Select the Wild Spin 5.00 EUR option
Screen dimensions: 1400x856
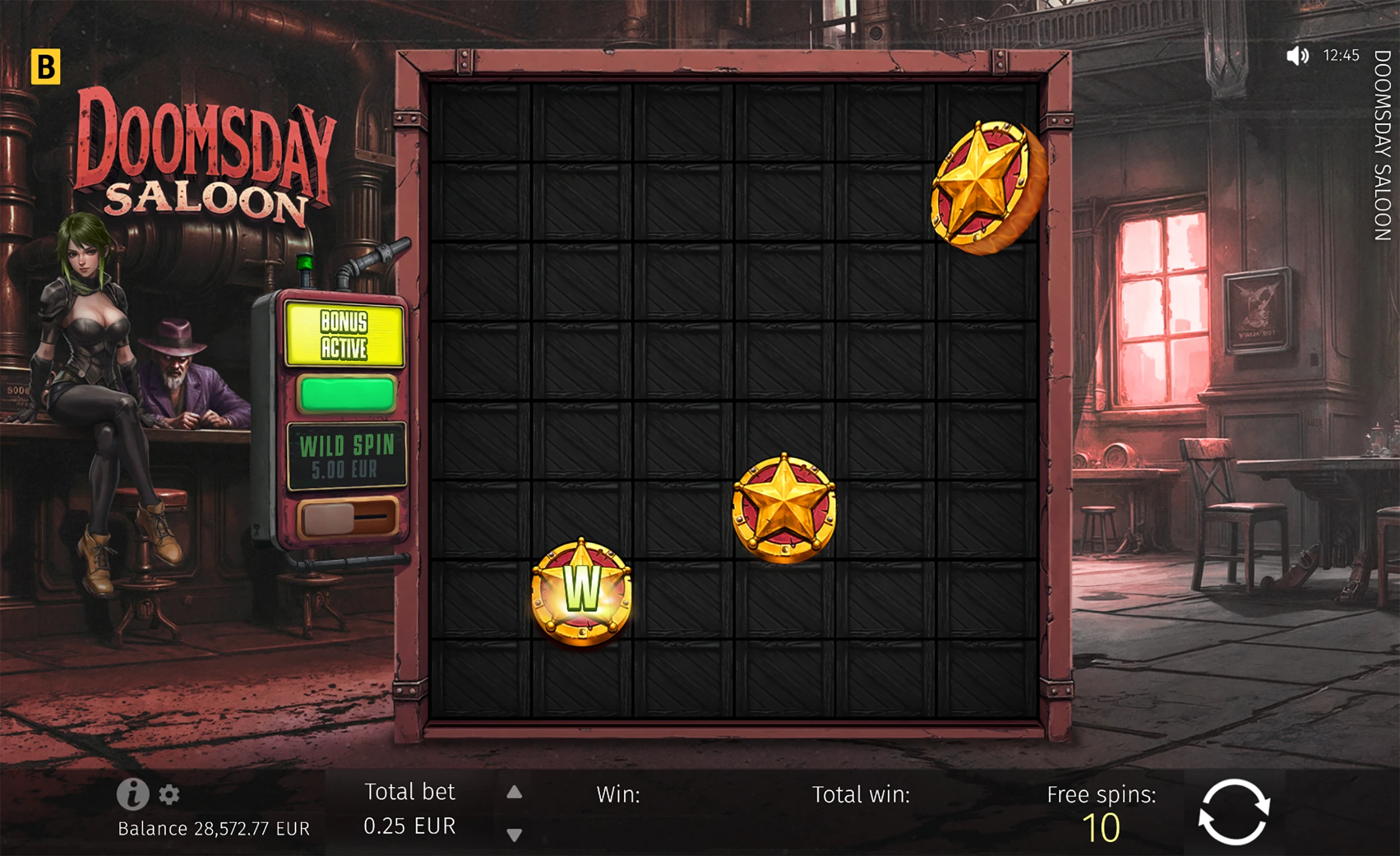(x=347, y=456)
